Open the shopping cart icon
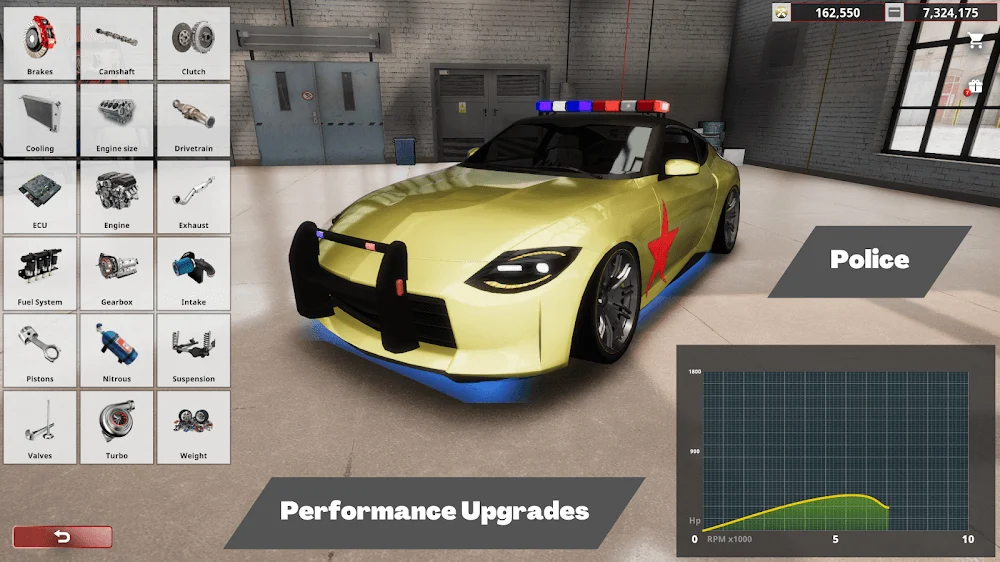This screenshot has height=562, width=1000. 975,41
